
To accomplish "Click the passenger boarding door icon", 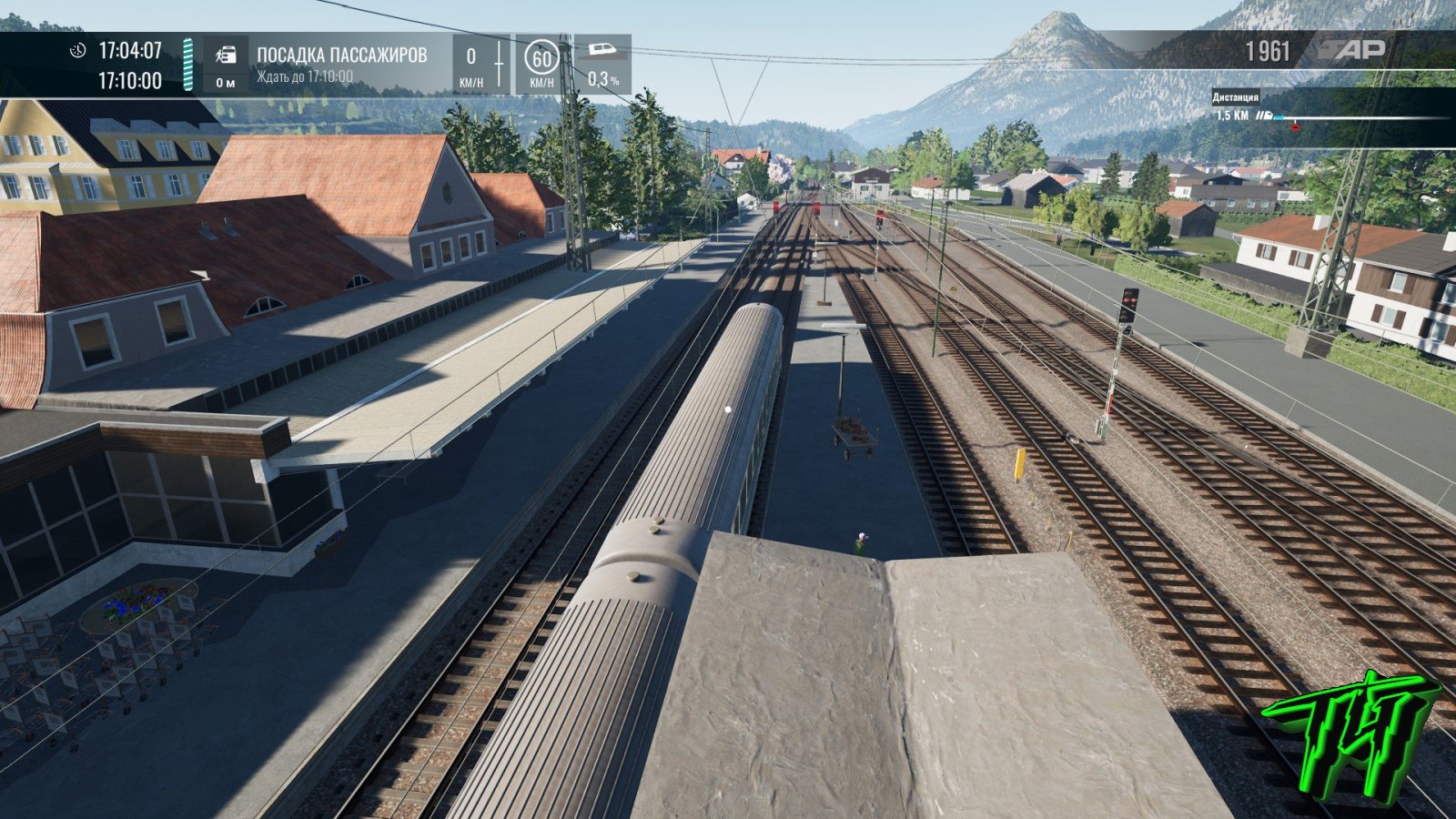I will pos(226,56).
